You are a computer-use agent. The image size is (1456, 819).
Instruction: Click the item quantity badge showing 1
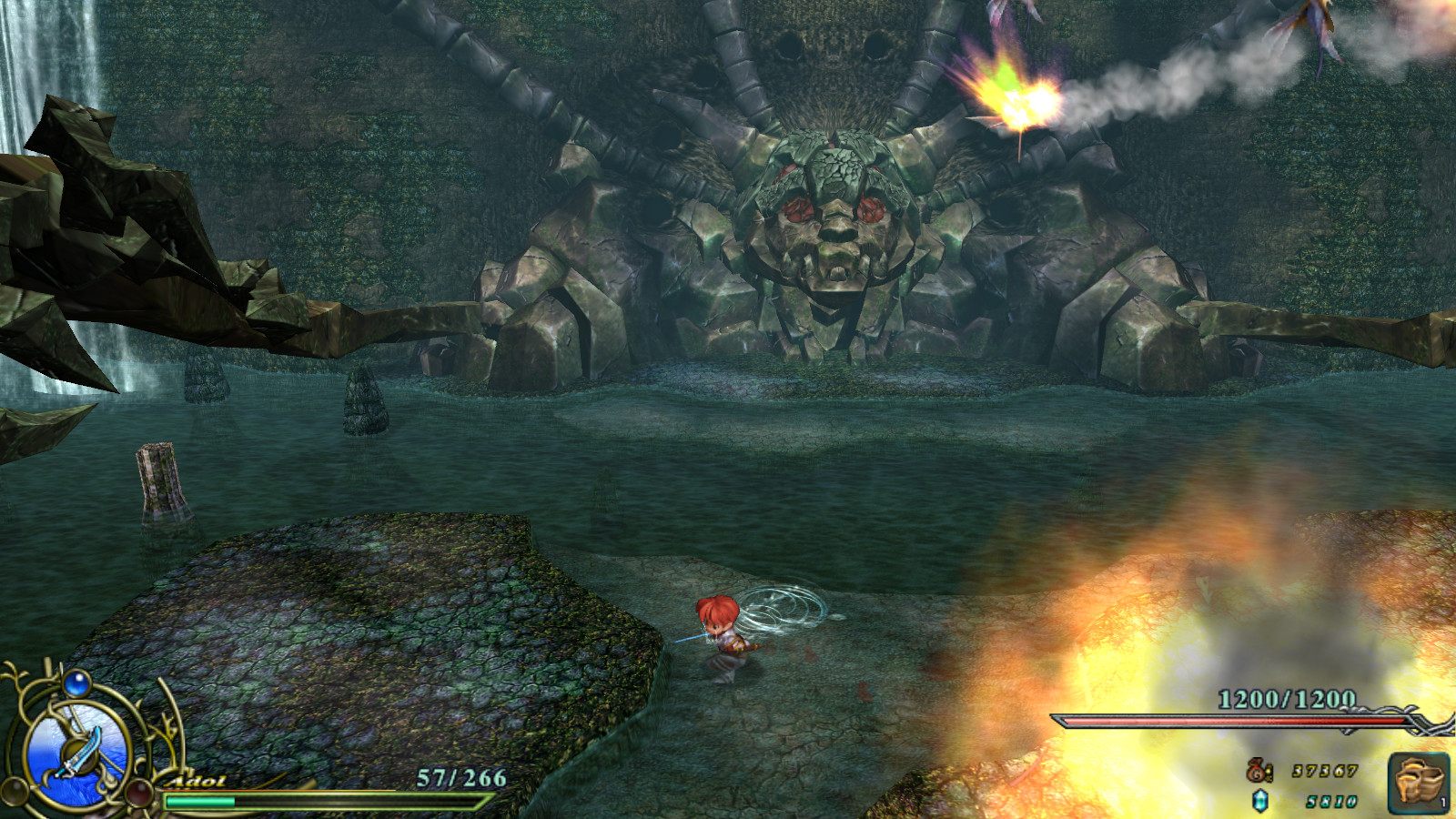[1442, 802]
